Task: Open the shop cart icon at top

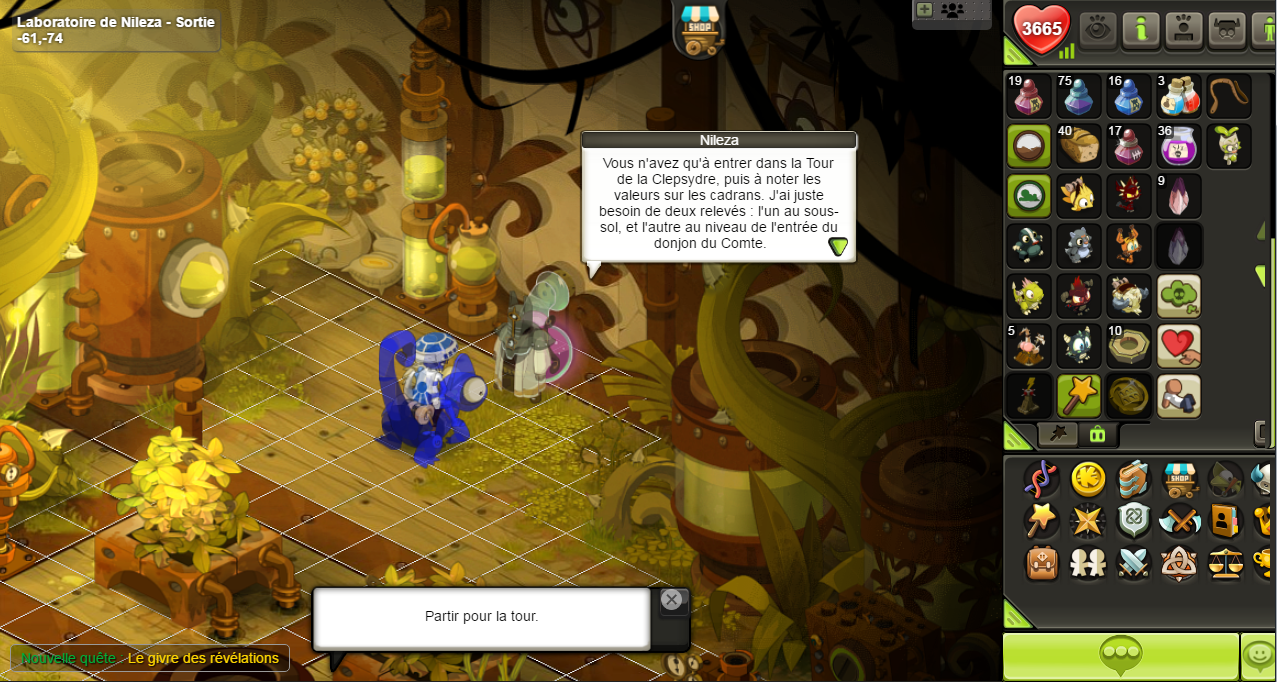Action: [699, 30]
